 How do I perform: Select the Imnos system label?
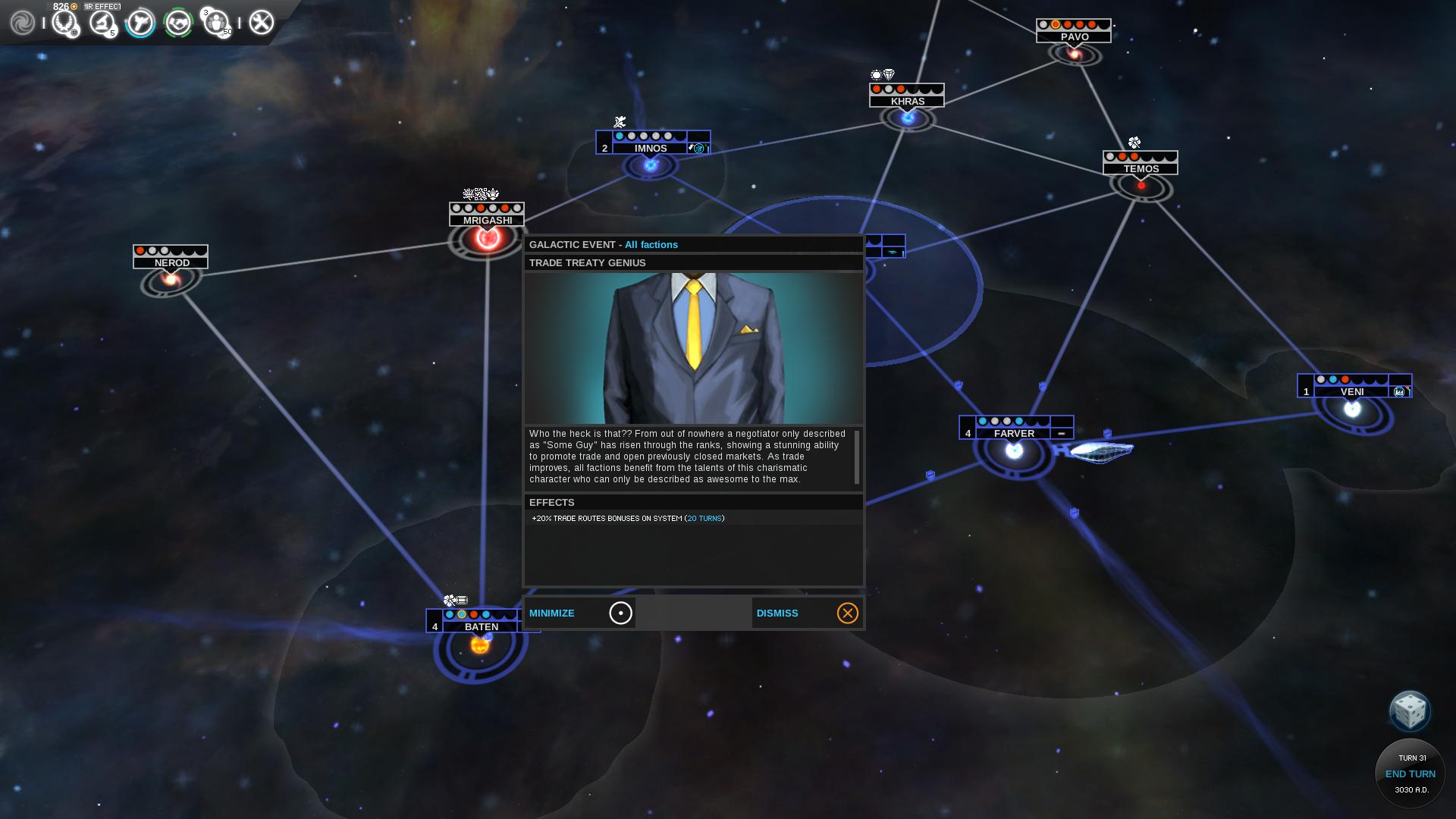(651, 148)
